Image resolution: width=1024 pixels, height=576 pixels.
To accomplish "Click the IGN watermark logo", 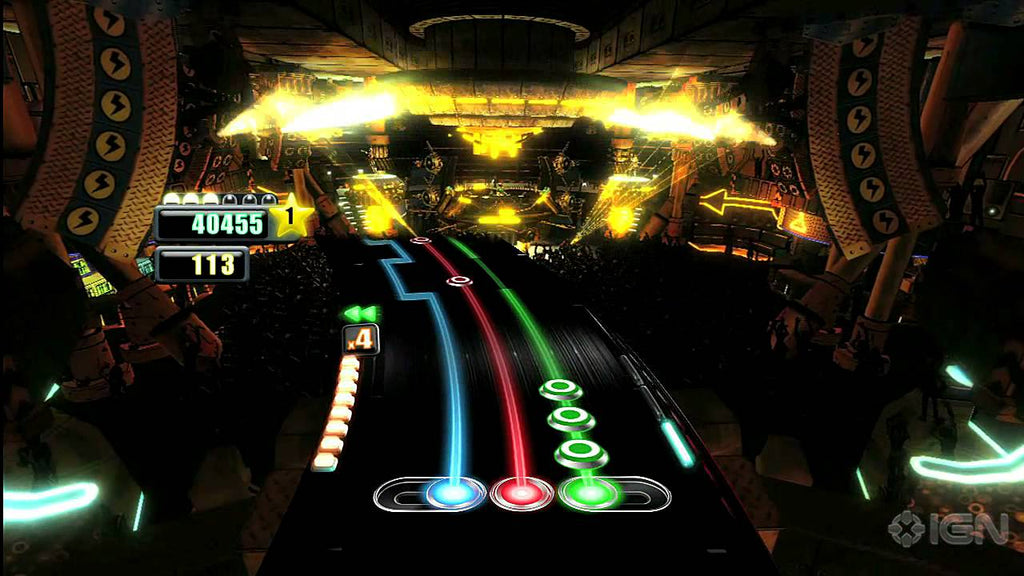I will (x=947, y=527).
